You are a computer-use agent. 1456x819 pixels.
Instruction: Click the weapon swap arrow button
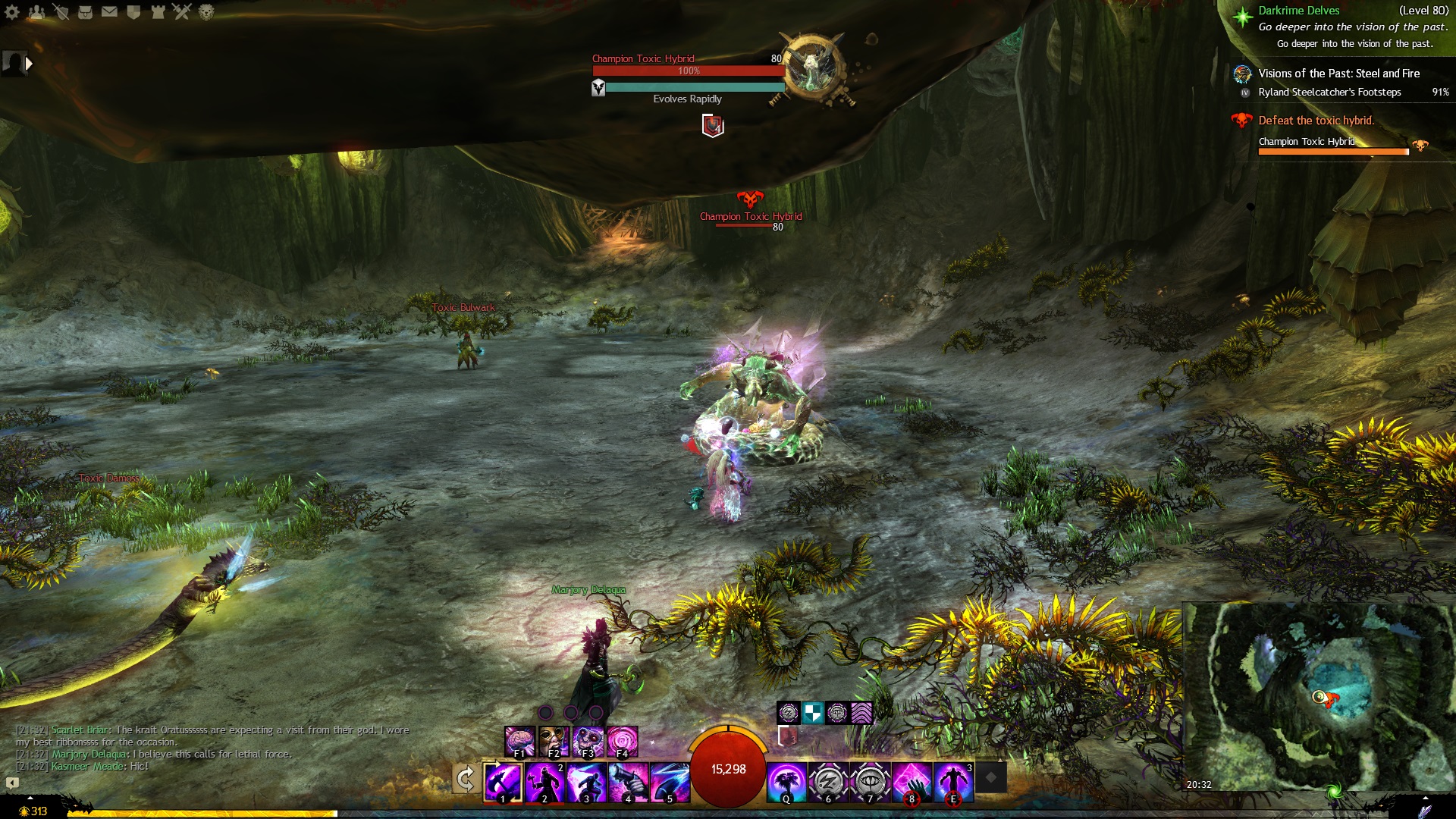[466, 779]
